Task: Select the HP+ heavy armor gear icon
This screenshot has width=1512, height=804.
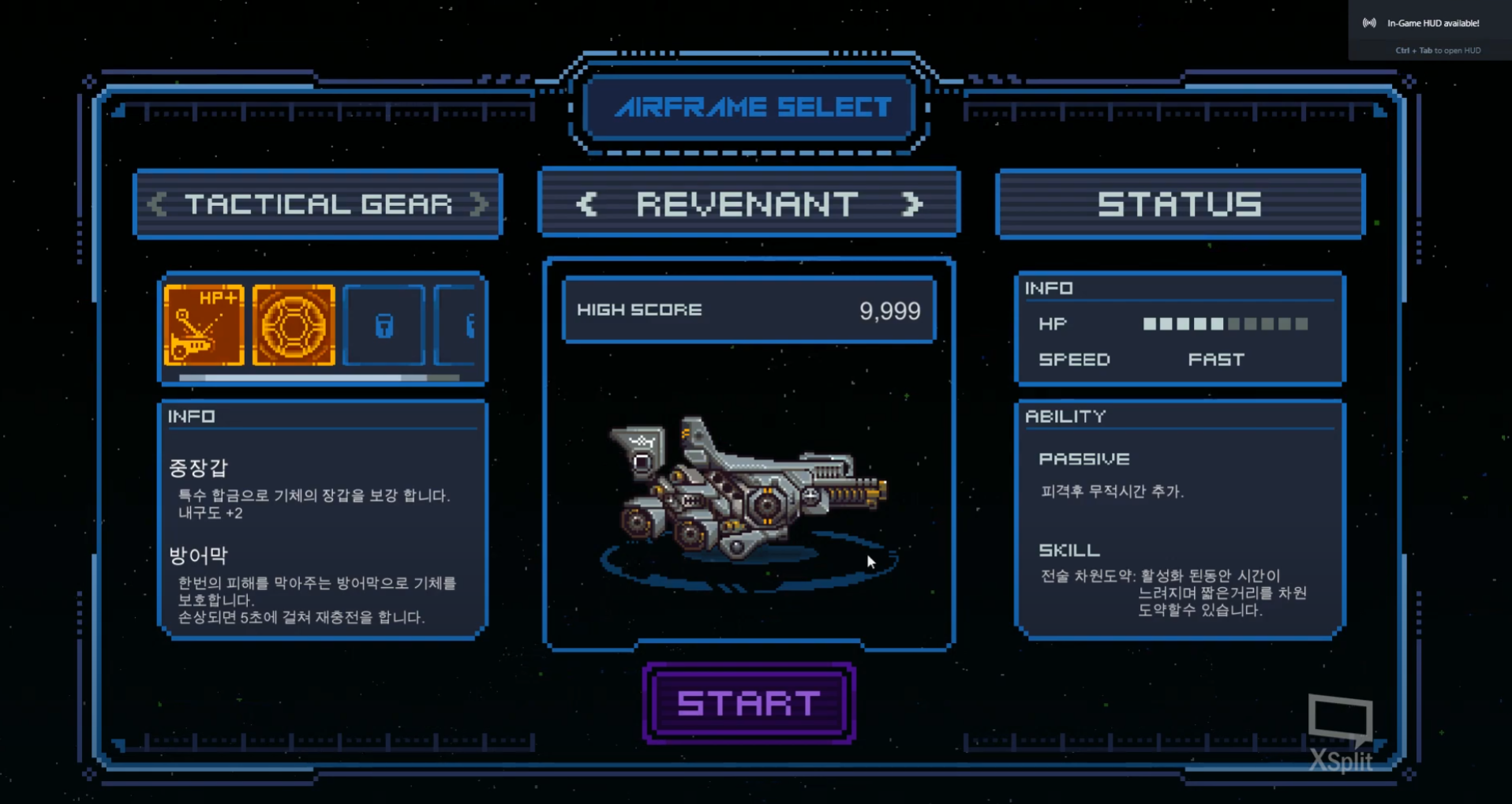Action: pyautogui.click(x=204, y=326)
